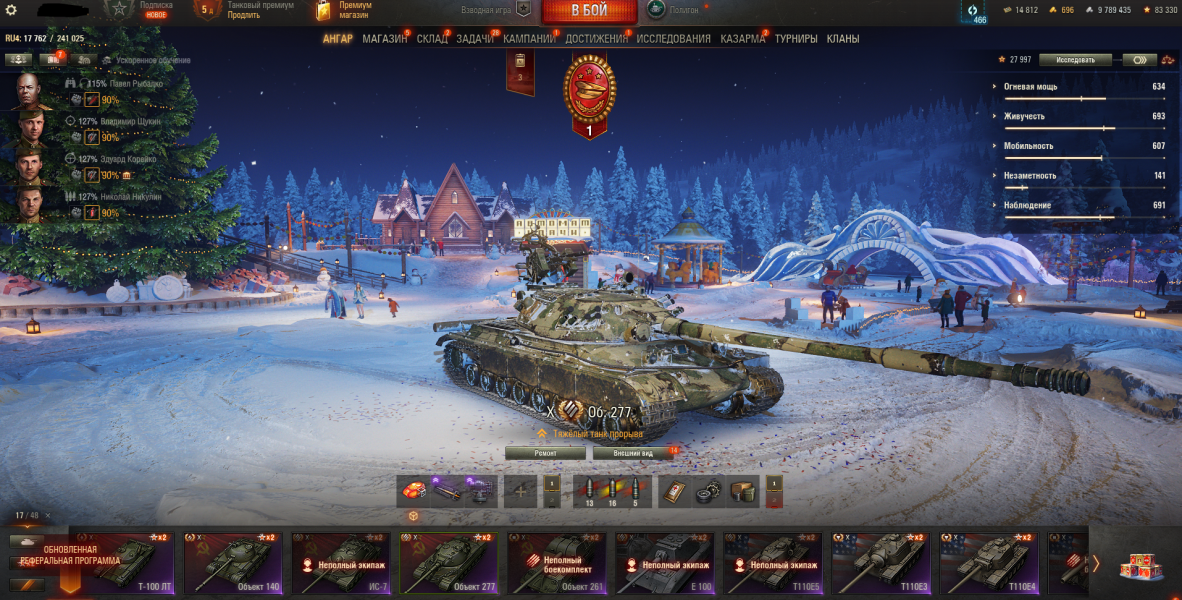Image resolution: width=1182 pixels, height=600 pixels.
Task: Switch to the МАГАЗИН tab
Action: coord(384,39)
